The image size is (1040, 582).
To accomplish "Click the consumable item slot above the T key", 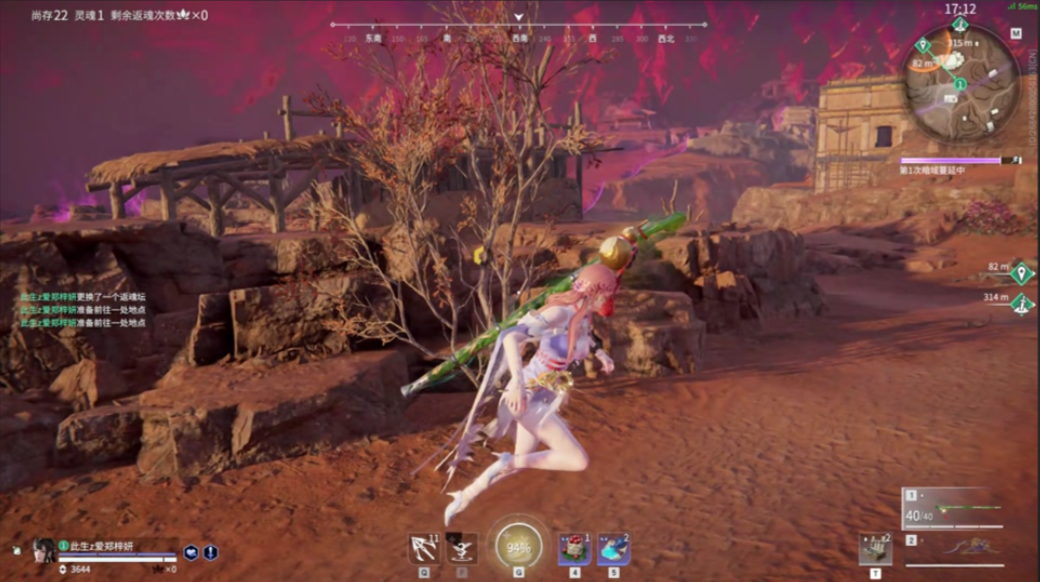I will (x=875, y=548).
